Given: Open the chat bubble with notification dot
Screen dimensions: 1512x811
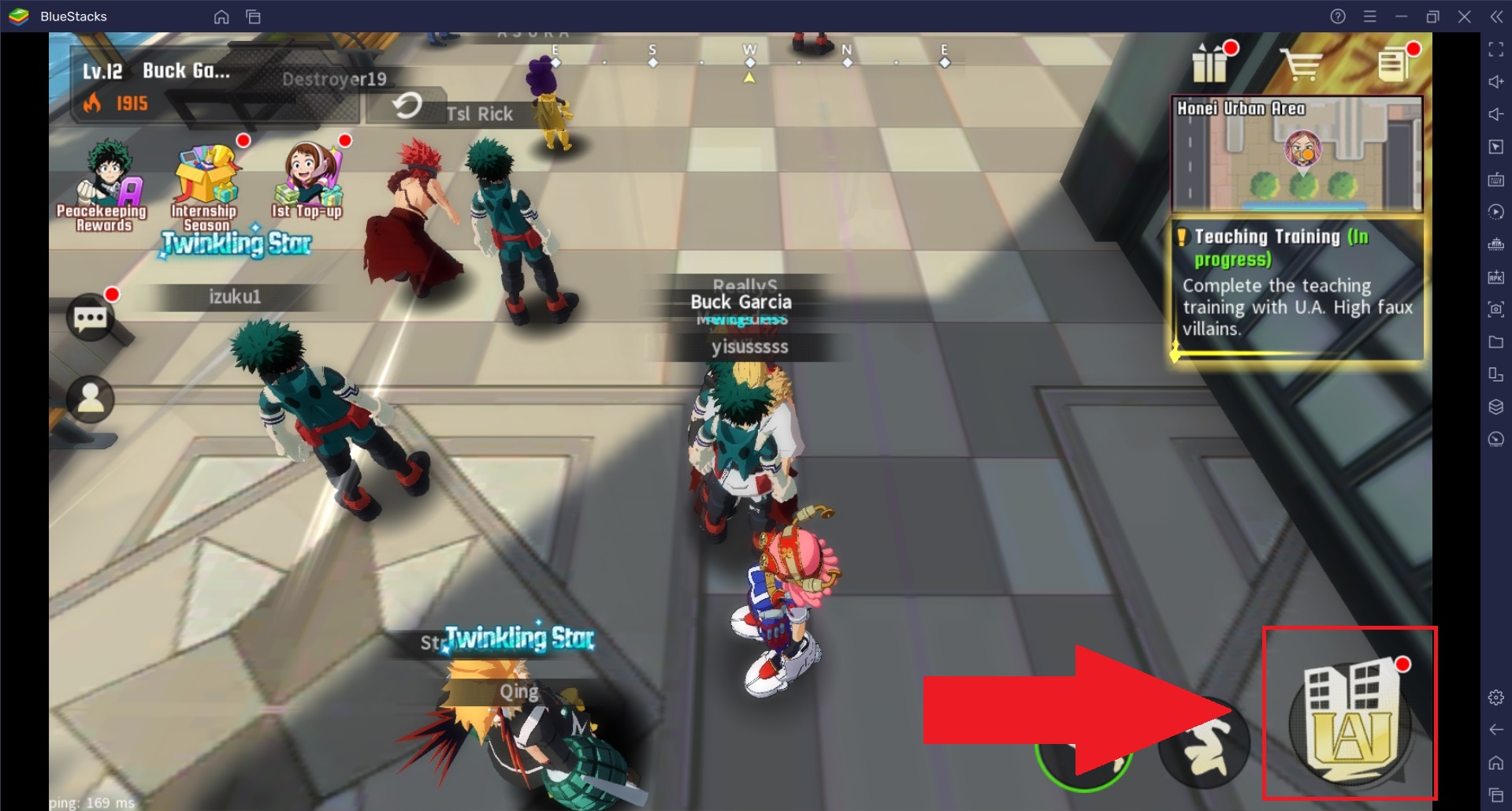Looking at the screenshot, I should click(x=92, y=318).
